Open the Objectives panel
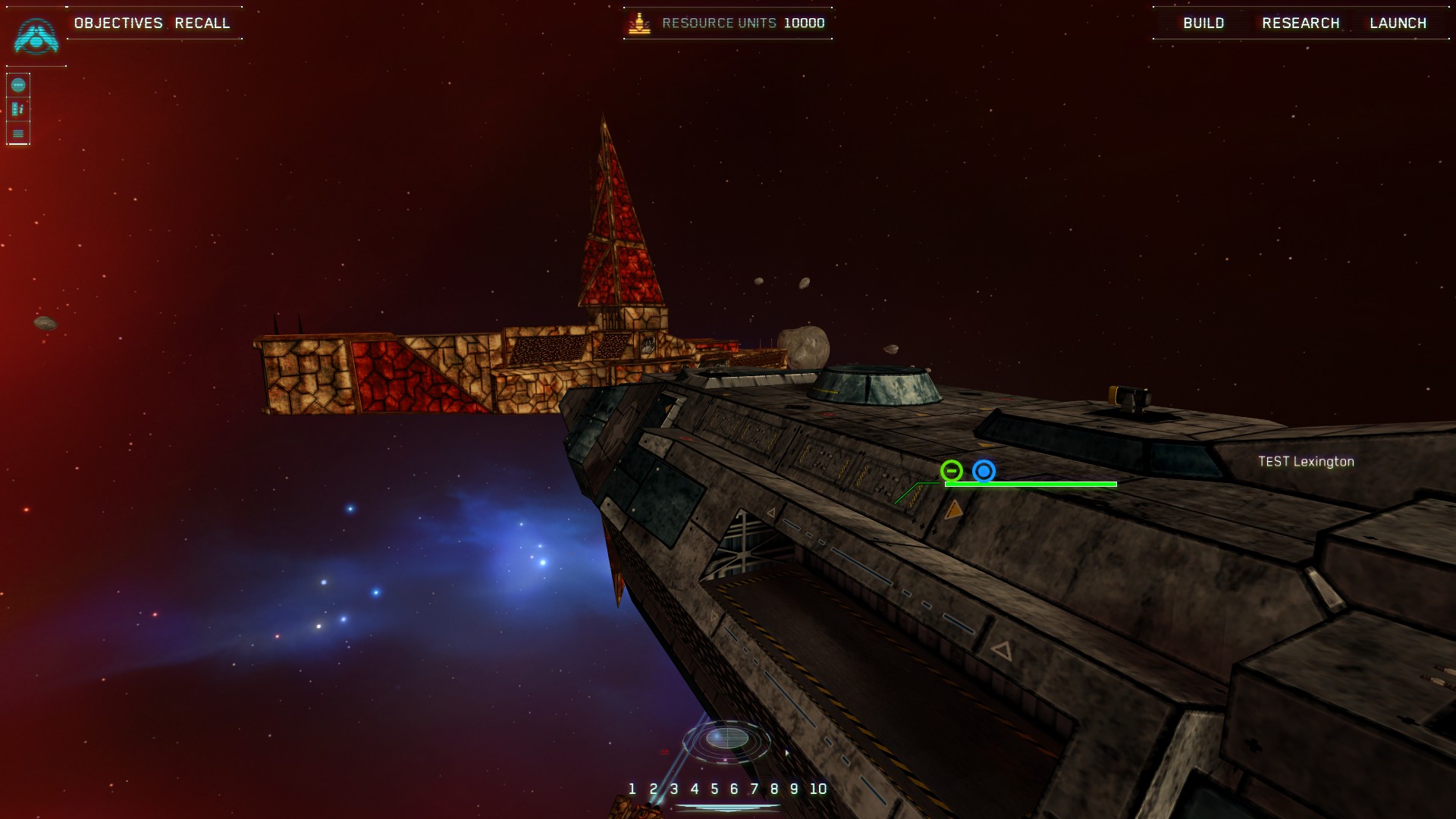This screenshot has width=1456, height=819. click(x=118, y=24)
